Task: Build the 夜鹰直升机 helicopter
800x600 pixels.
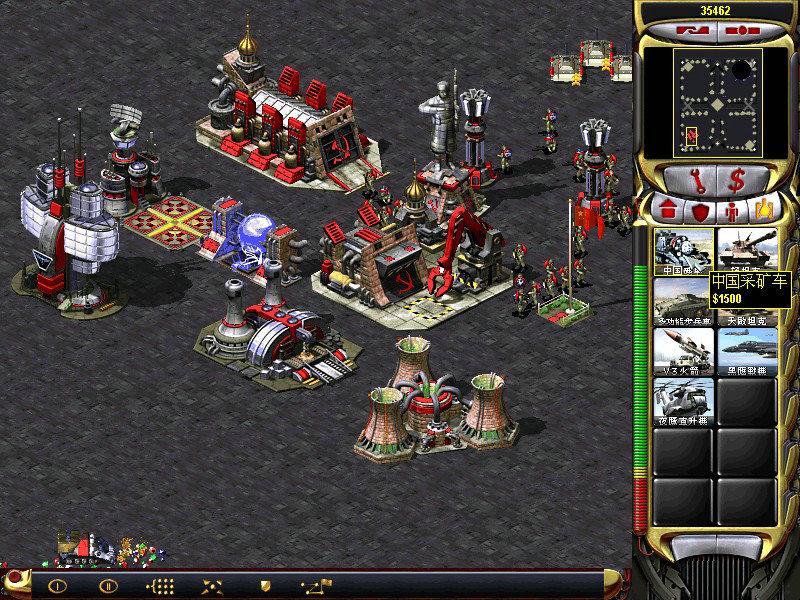Action: [684, 401]
